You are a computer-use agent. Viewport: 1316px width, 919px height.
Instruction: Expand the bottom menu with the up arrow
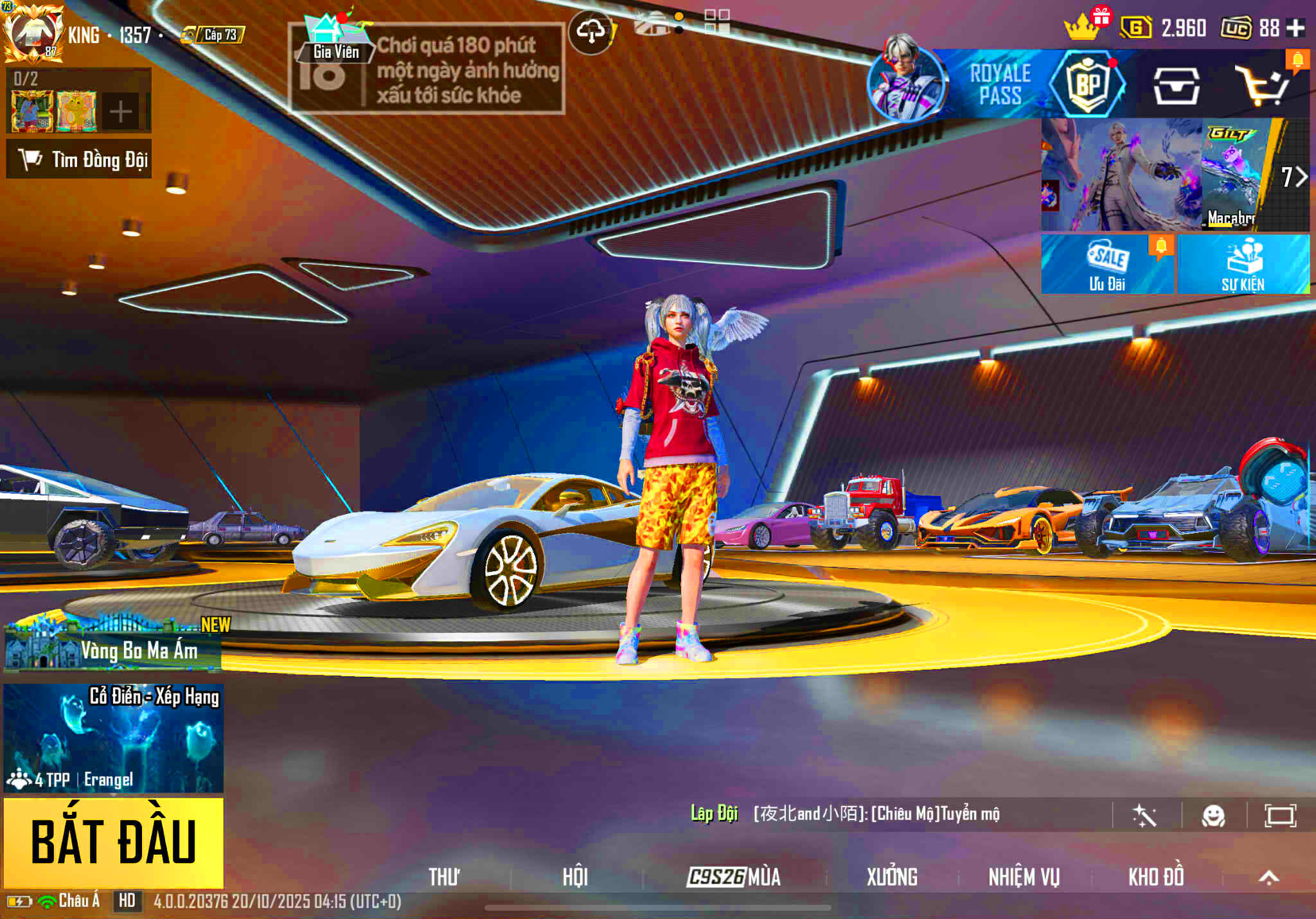click(1268, 878)
